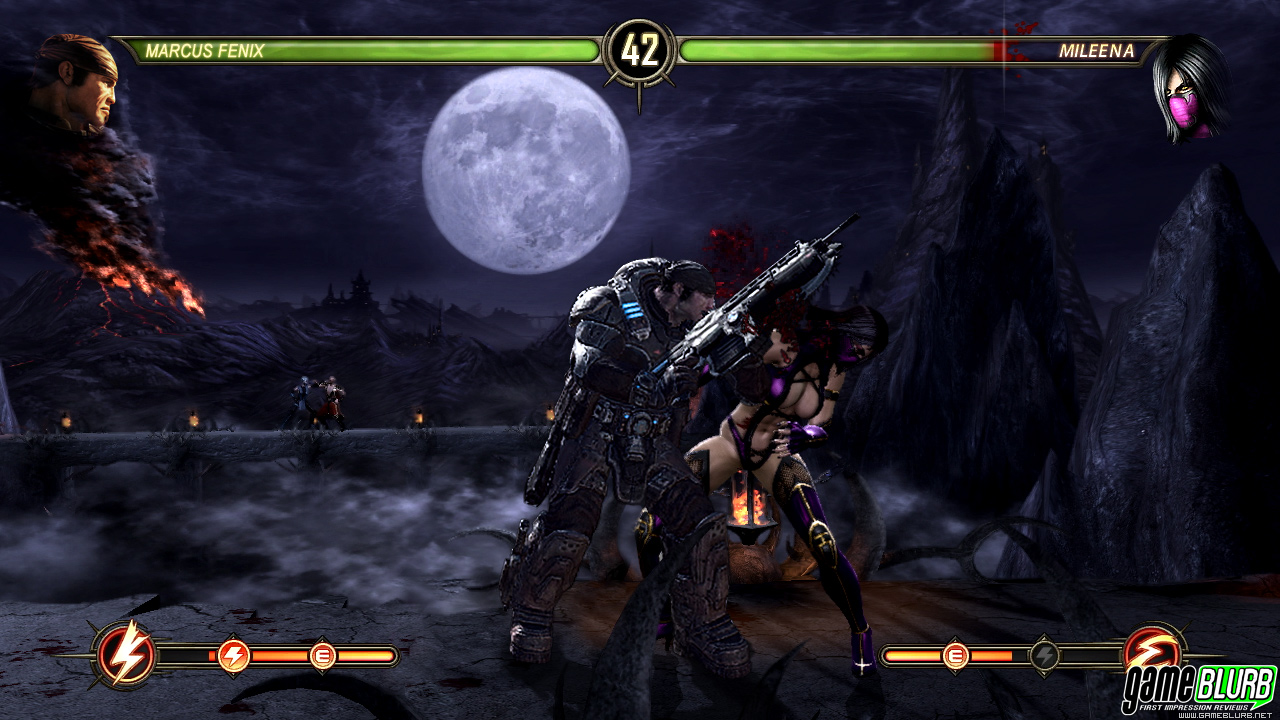Activate the large lightning emblem on Marcus's meter
Screen dimensions: 1280x720
[127, 655]
